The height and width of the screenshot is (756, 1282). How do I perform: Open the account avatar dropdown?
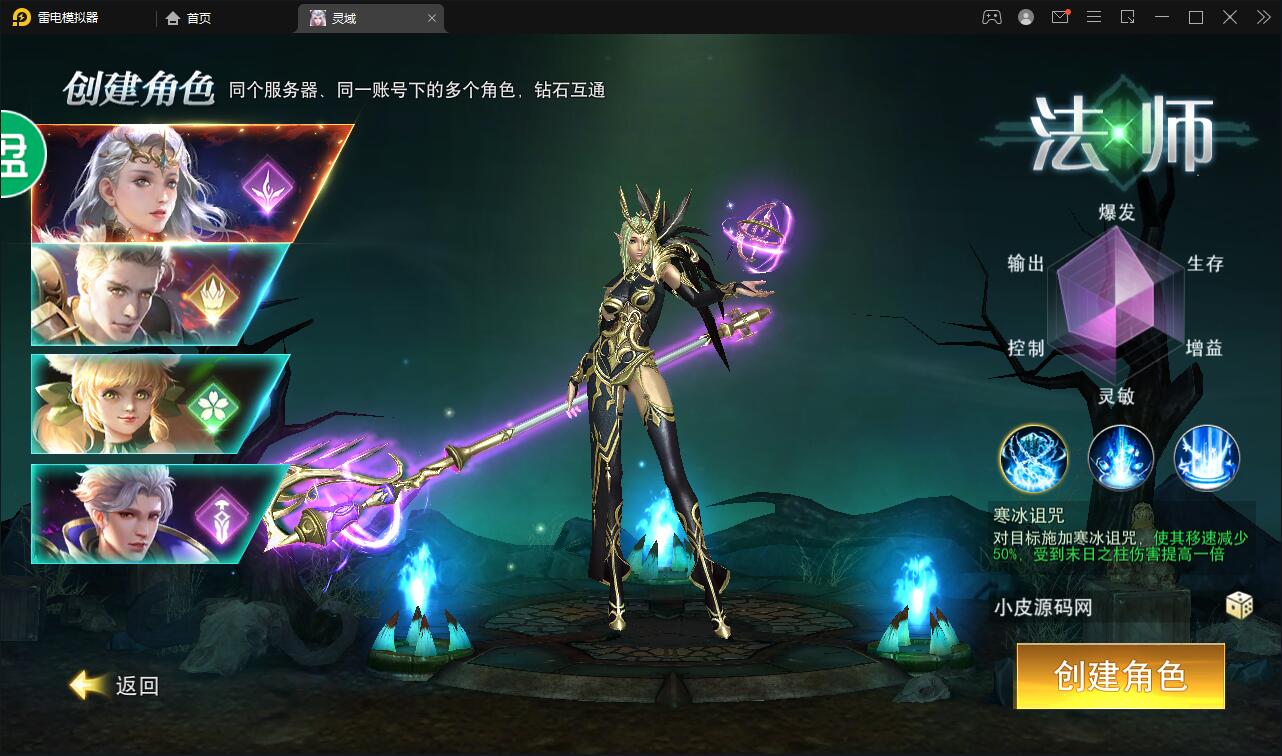(x=1025, y=17)
